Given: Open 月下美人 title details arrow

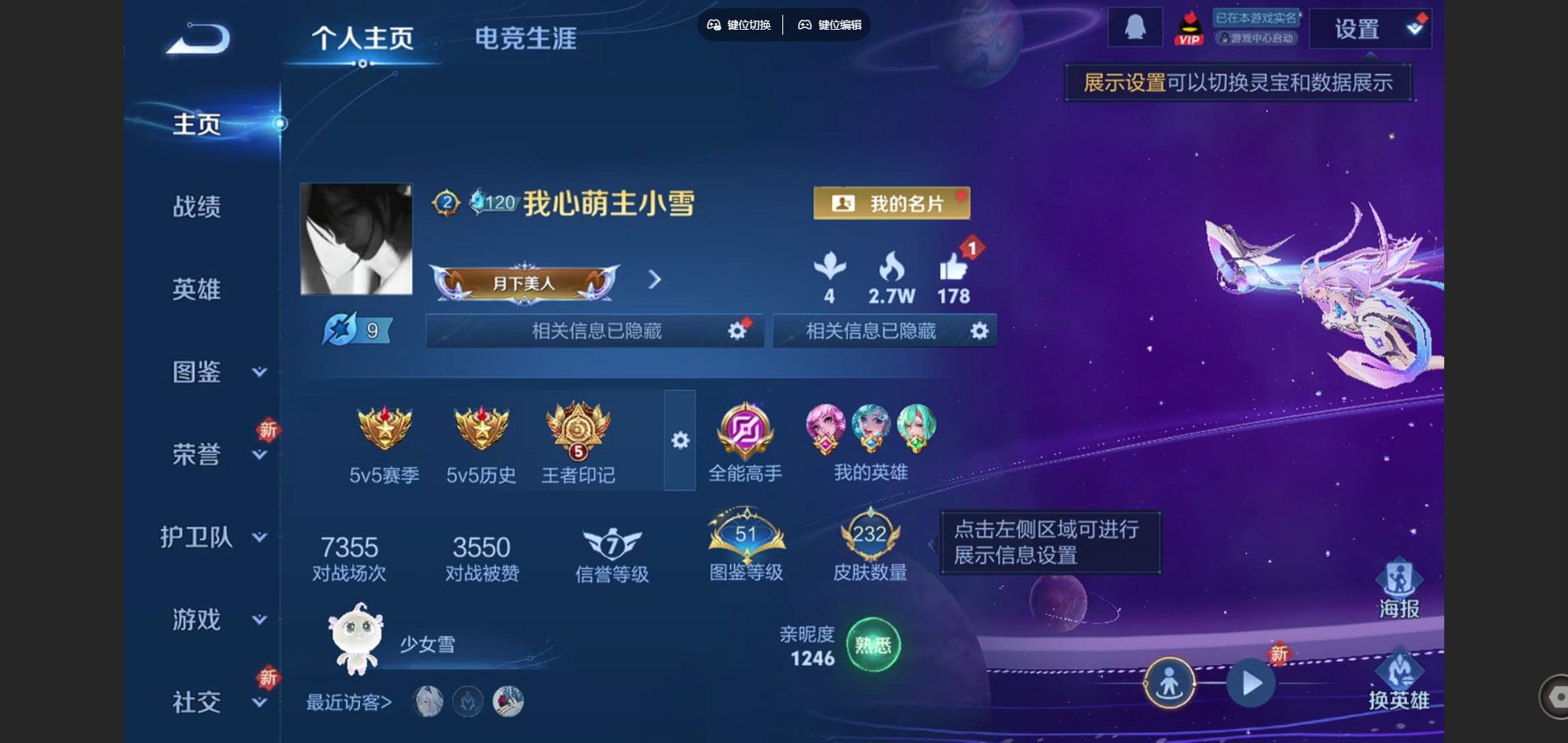Looking at the screenshot, I should click(x=654, y=281).
